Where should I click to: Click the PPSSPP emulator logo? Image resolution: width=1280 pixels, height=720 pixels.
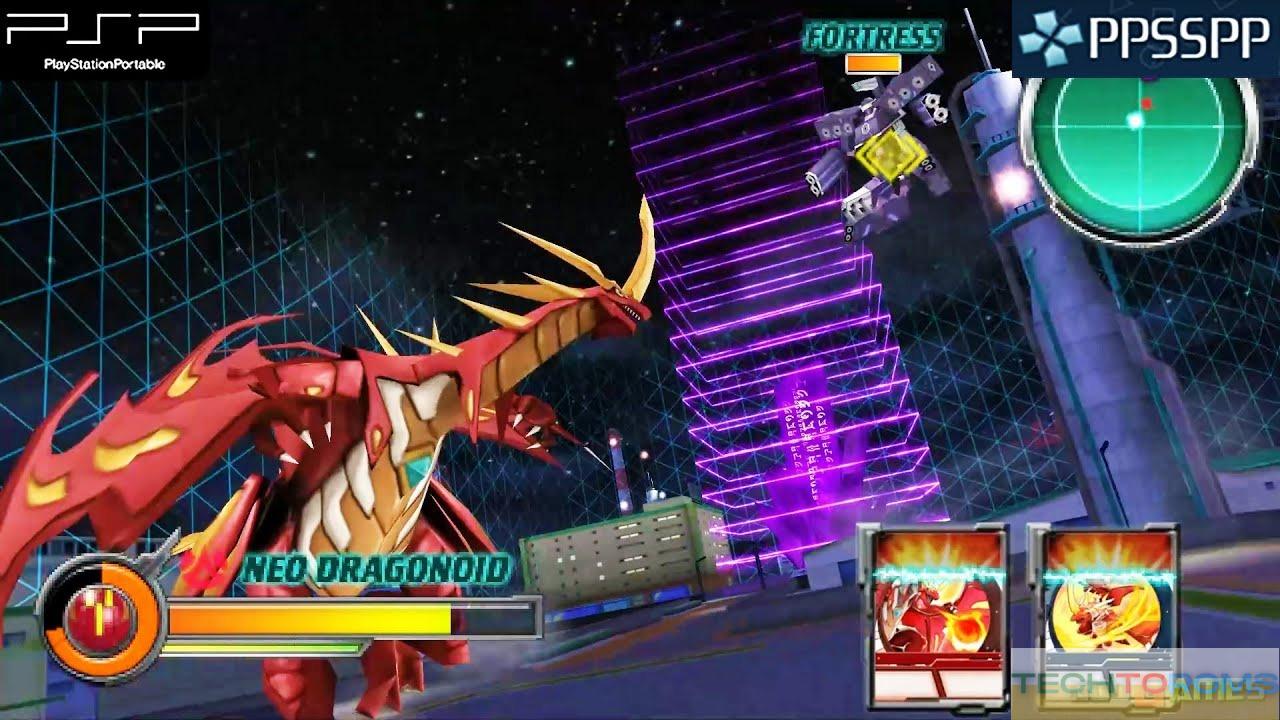(x=1145, y=39)
